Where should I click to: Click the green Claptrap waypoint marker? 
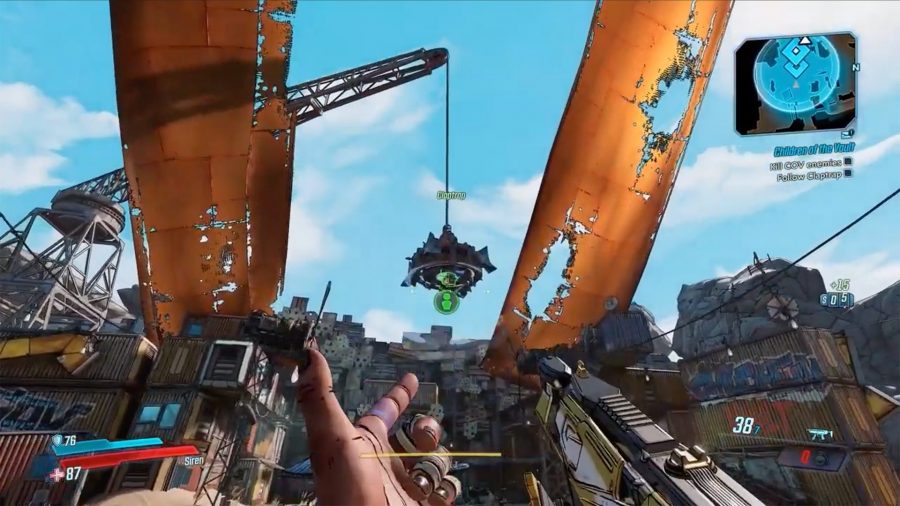[446, 298]
